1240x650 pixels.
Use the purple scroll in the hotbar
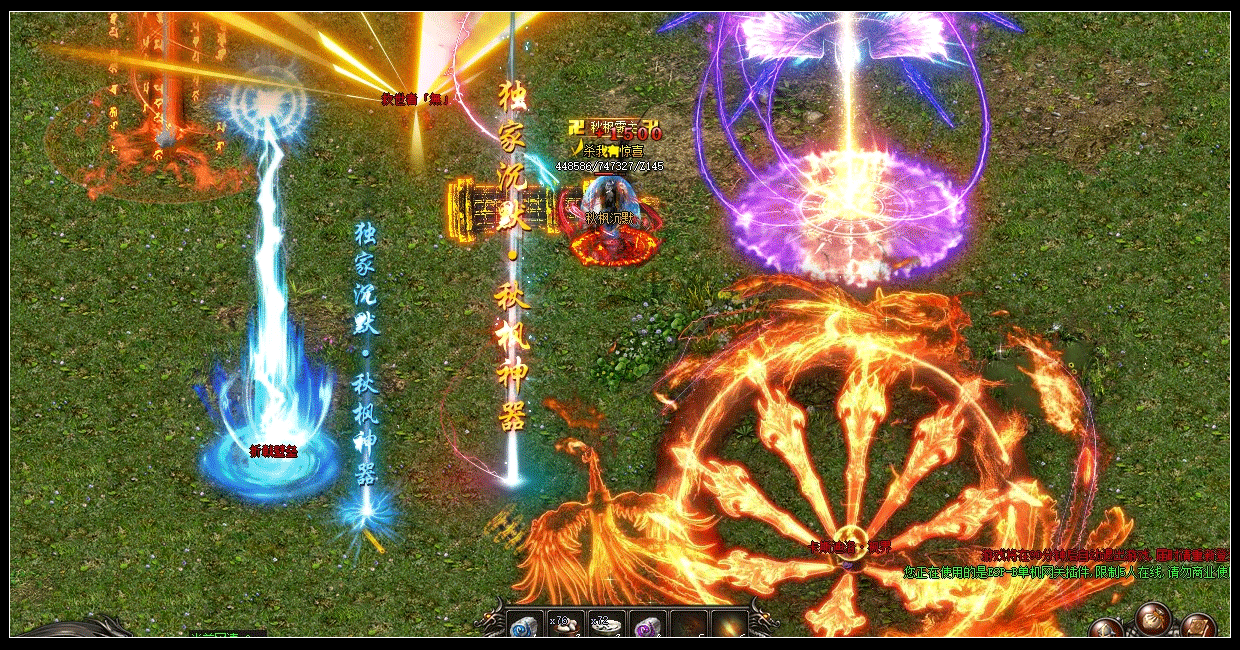(648, 625)
